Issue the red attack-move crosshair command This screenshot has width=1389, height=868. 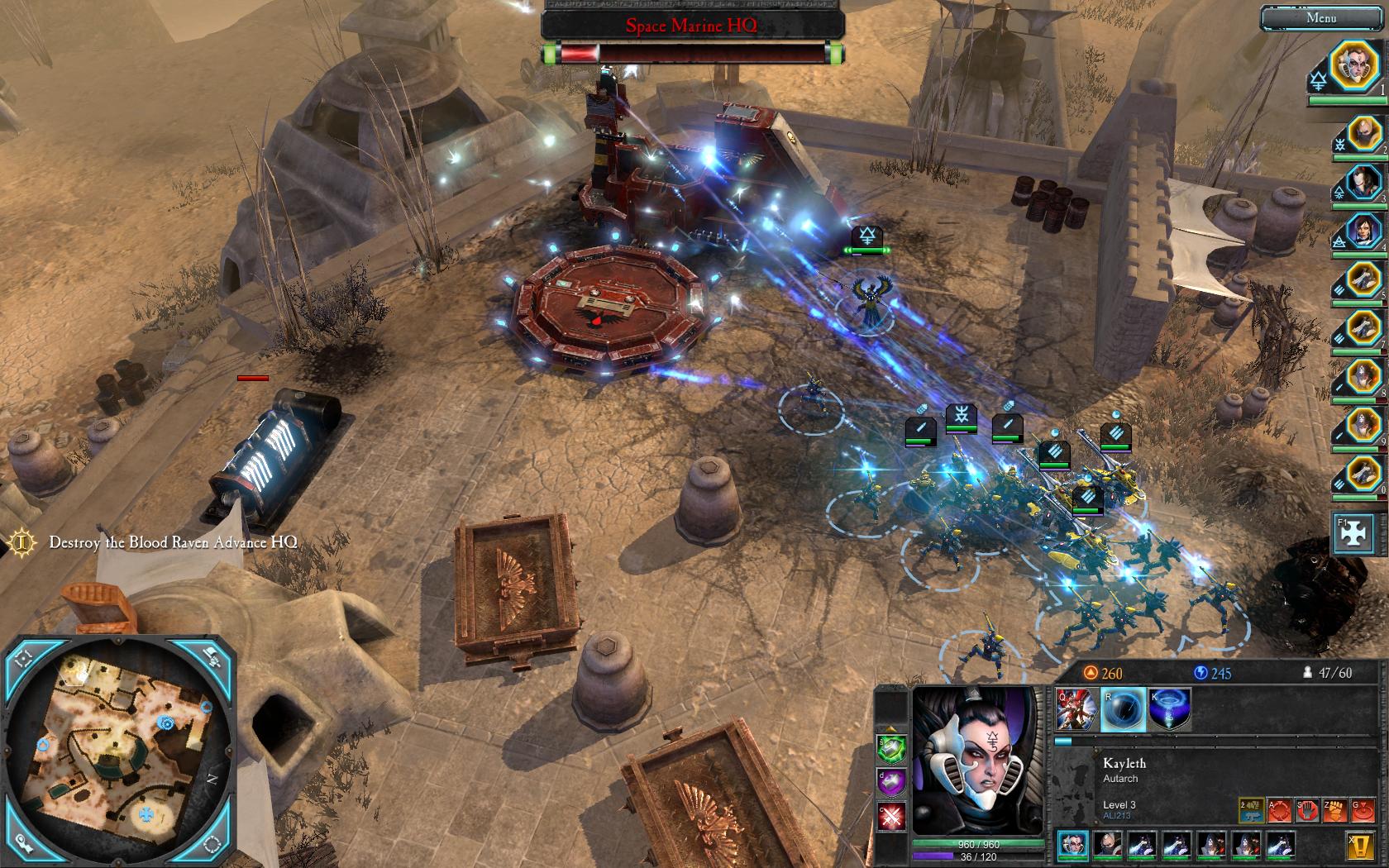pyautogui.click(x=1279, y=810)
